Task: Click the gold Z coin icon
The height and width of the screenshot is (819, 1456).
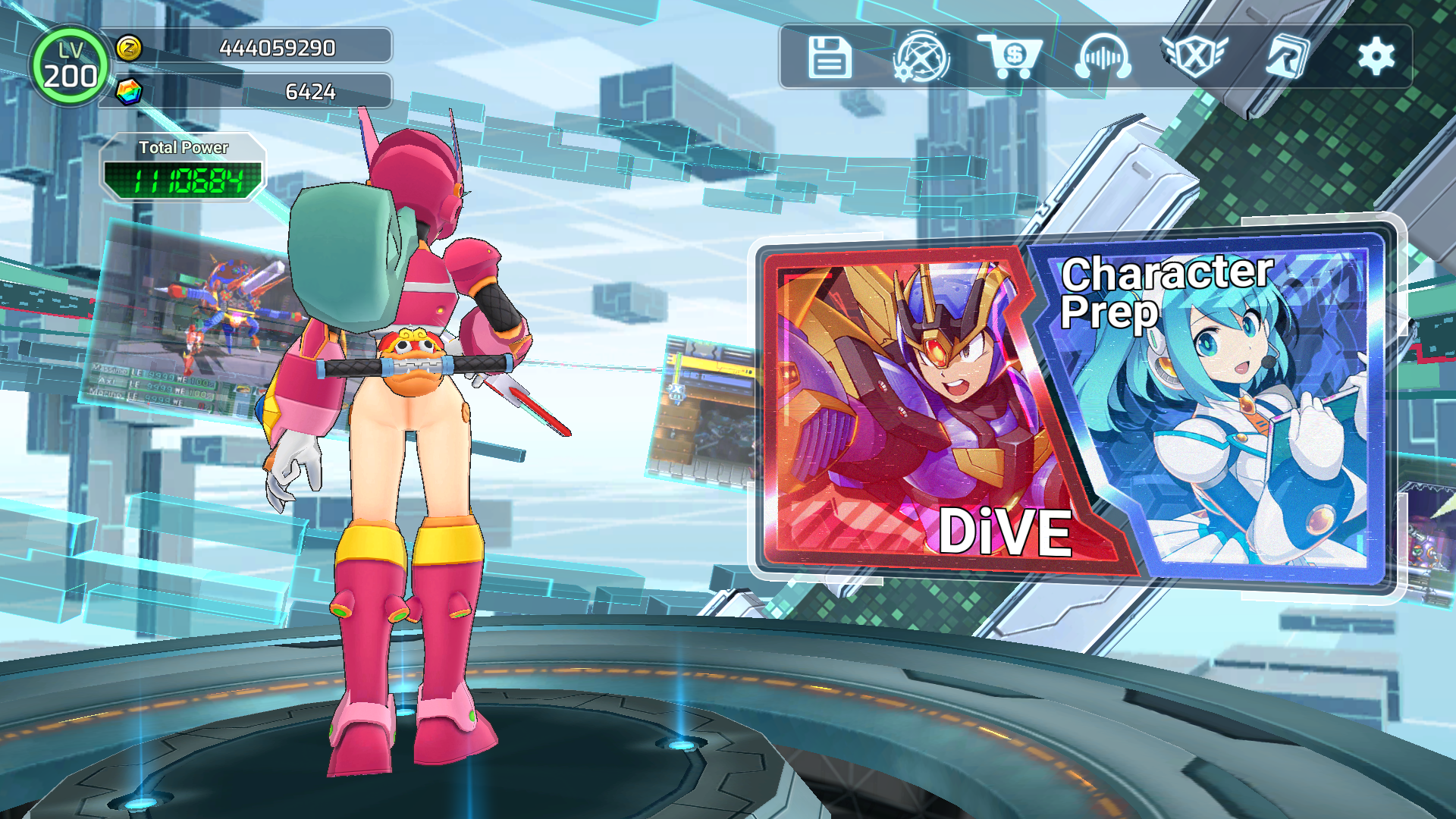Action: (x=129, y=48)
